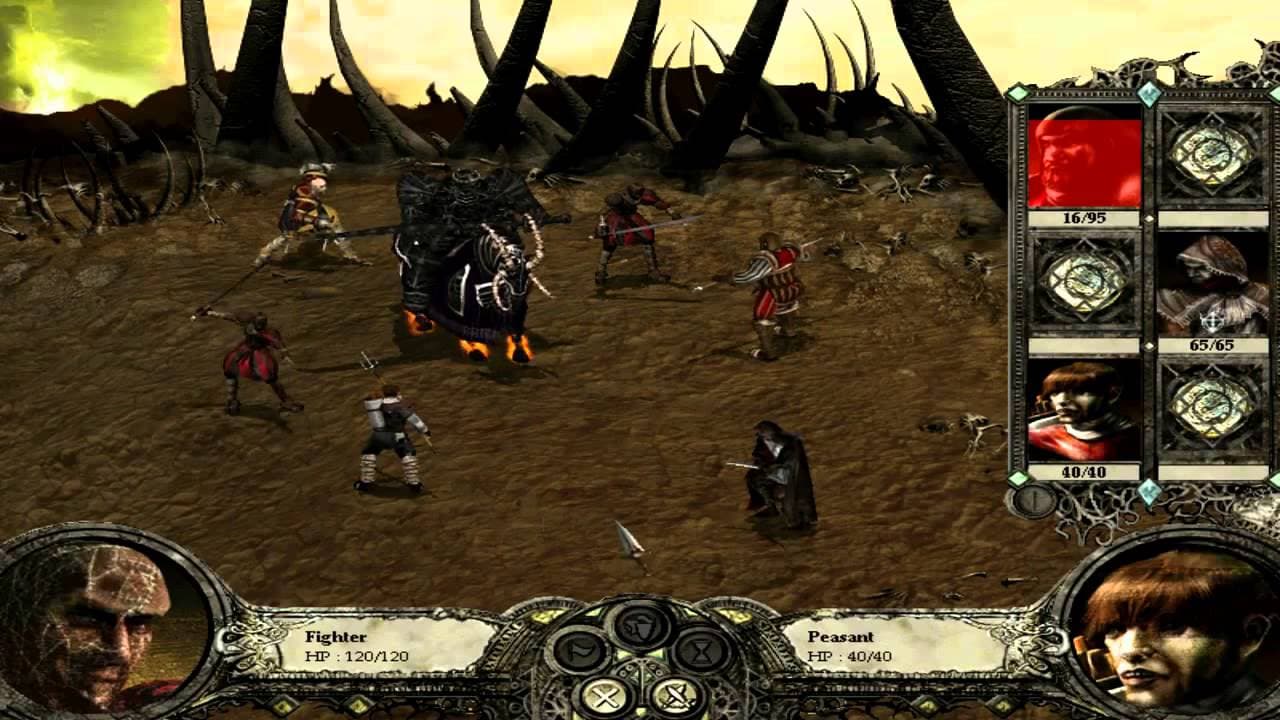Select the wounded red-tinted unit portrait
Image resolution: width=1280 pixels, height=720 pixels.
pyautogui.click(x=1081, y=158)
